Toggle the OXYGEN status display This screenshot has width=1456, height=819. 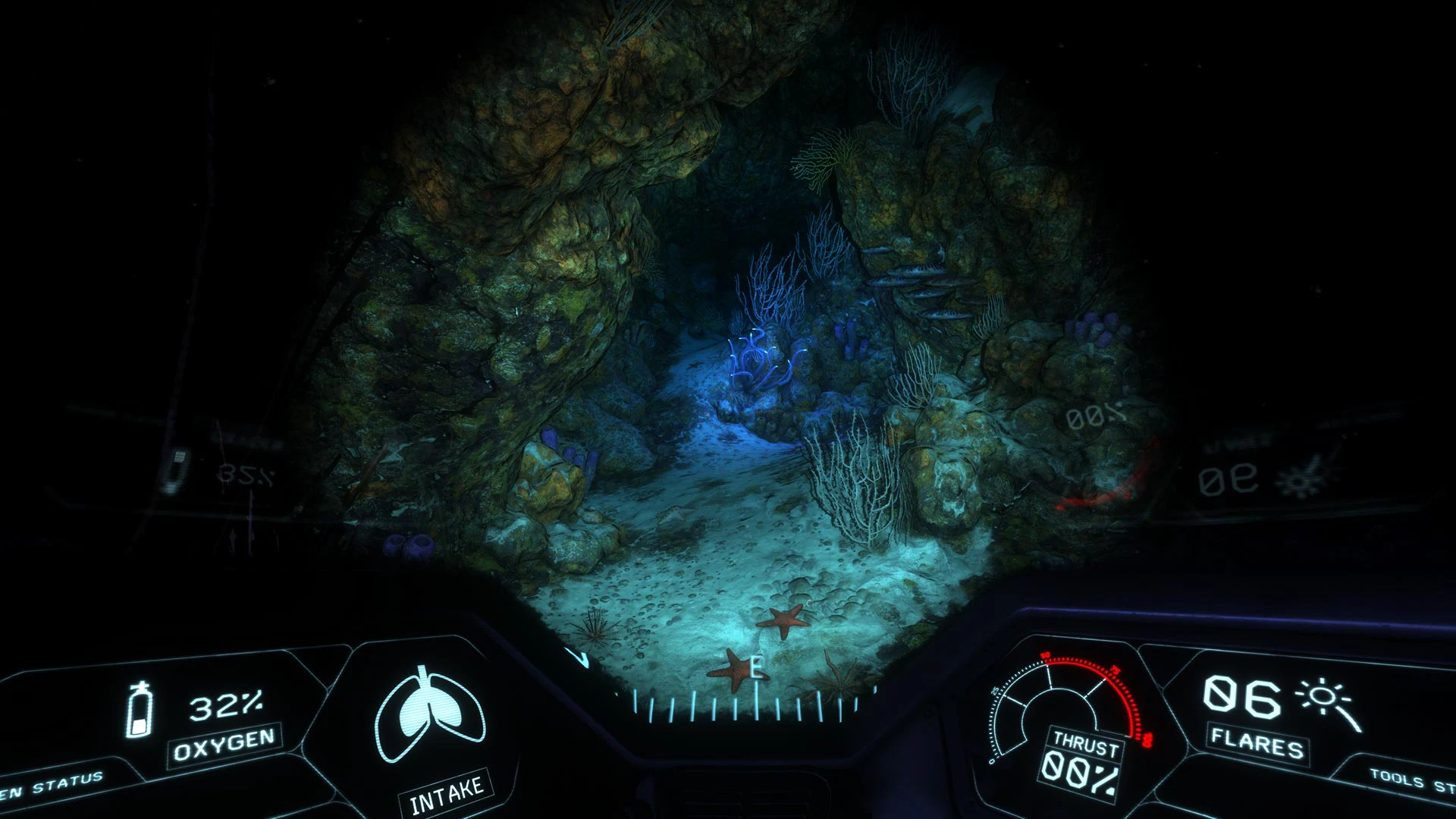tap(224, 748)
